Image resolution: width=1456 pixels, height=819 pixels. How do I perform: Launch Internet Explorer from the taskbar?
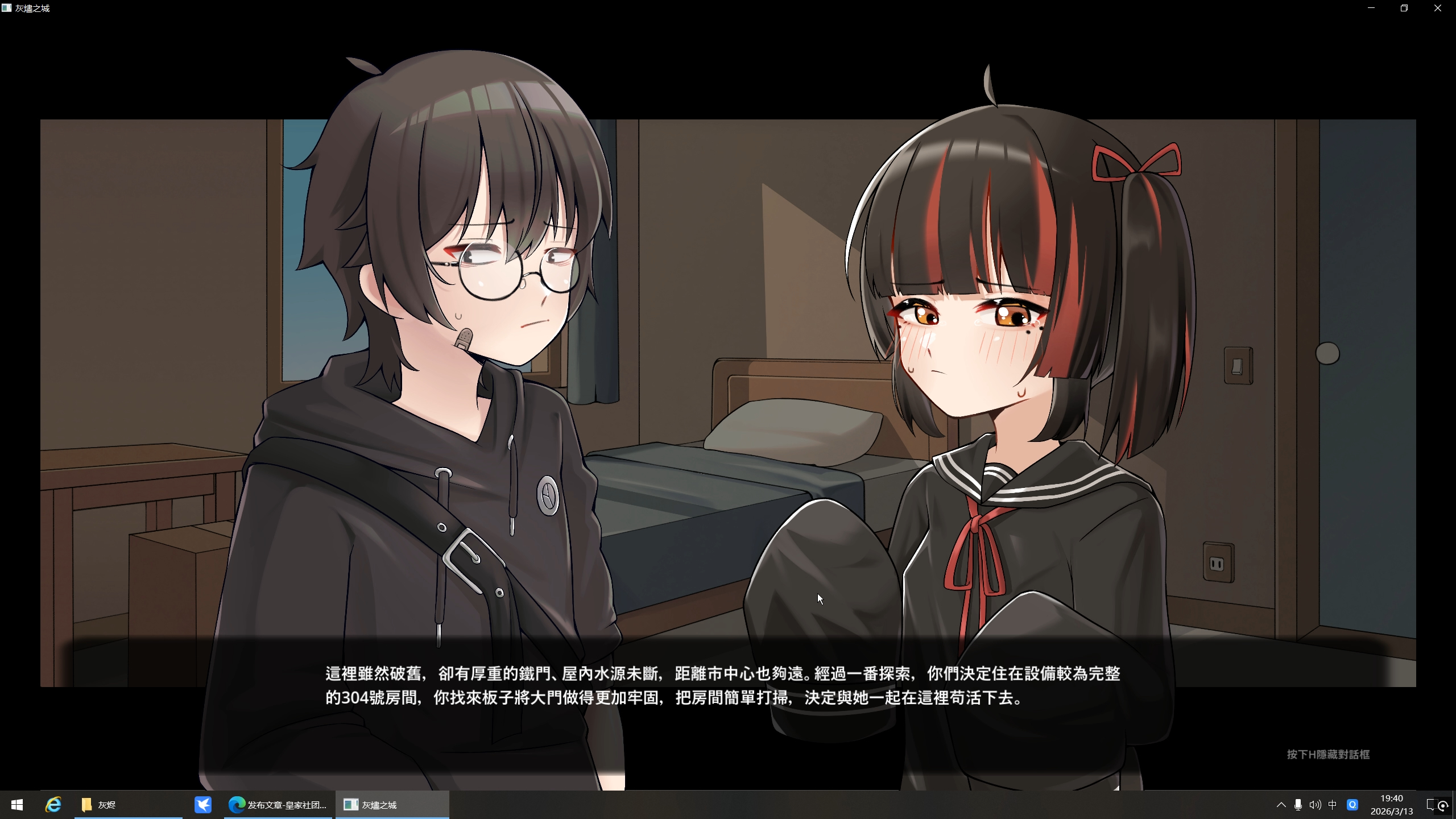pos(53,805)
